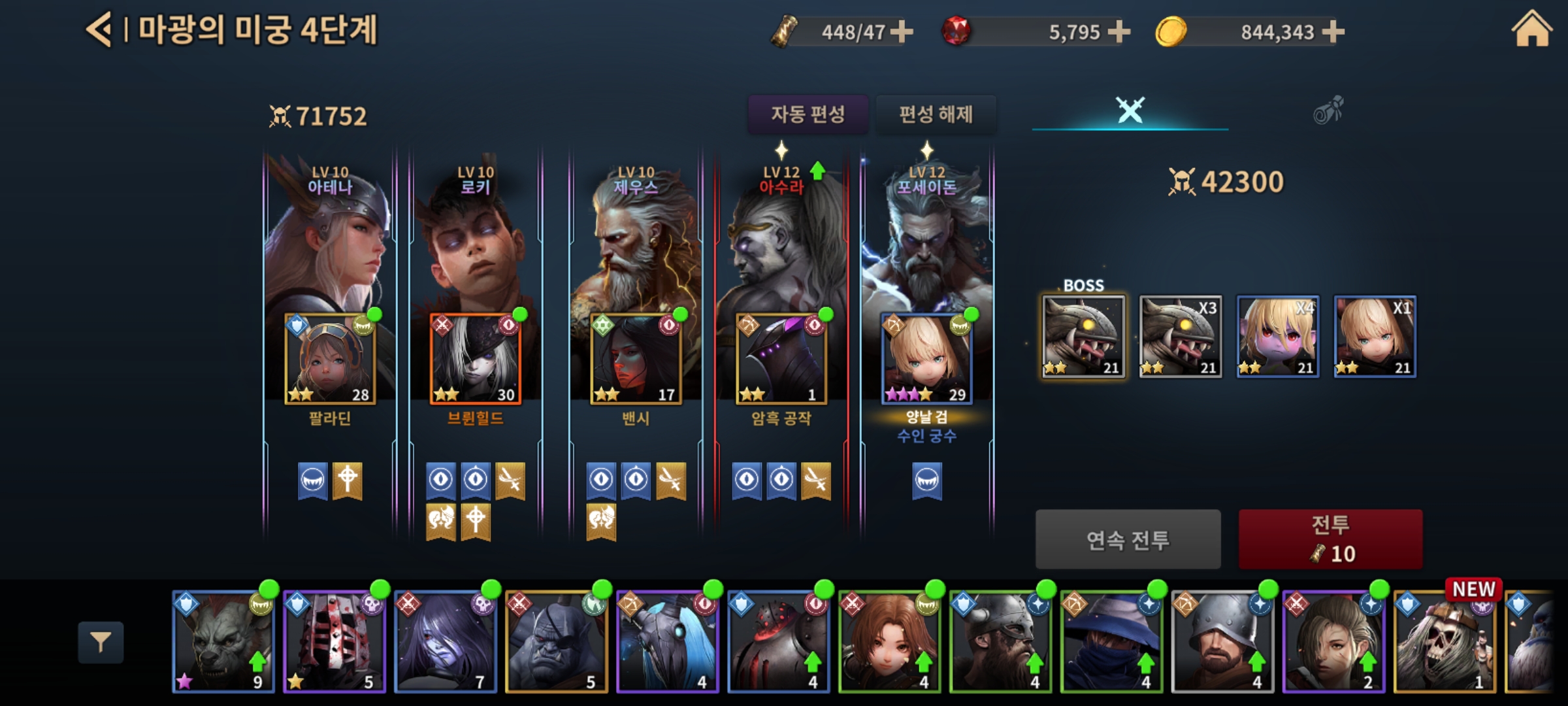The width and height of the screenshot is (1568, 706).
Task: Add more gold coins
Action: point(1333,31)
